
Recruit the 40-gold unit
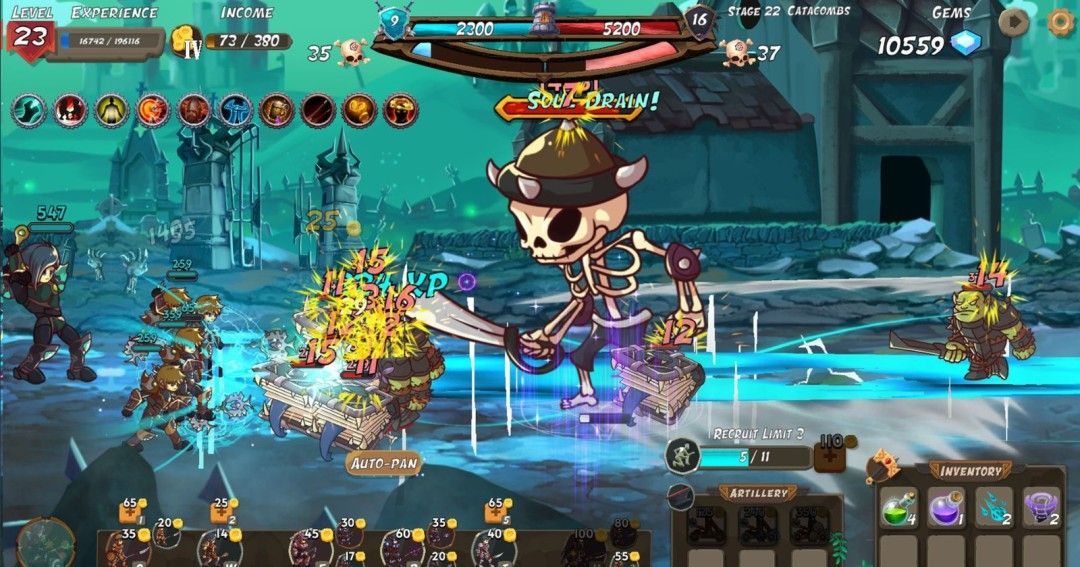491,548
